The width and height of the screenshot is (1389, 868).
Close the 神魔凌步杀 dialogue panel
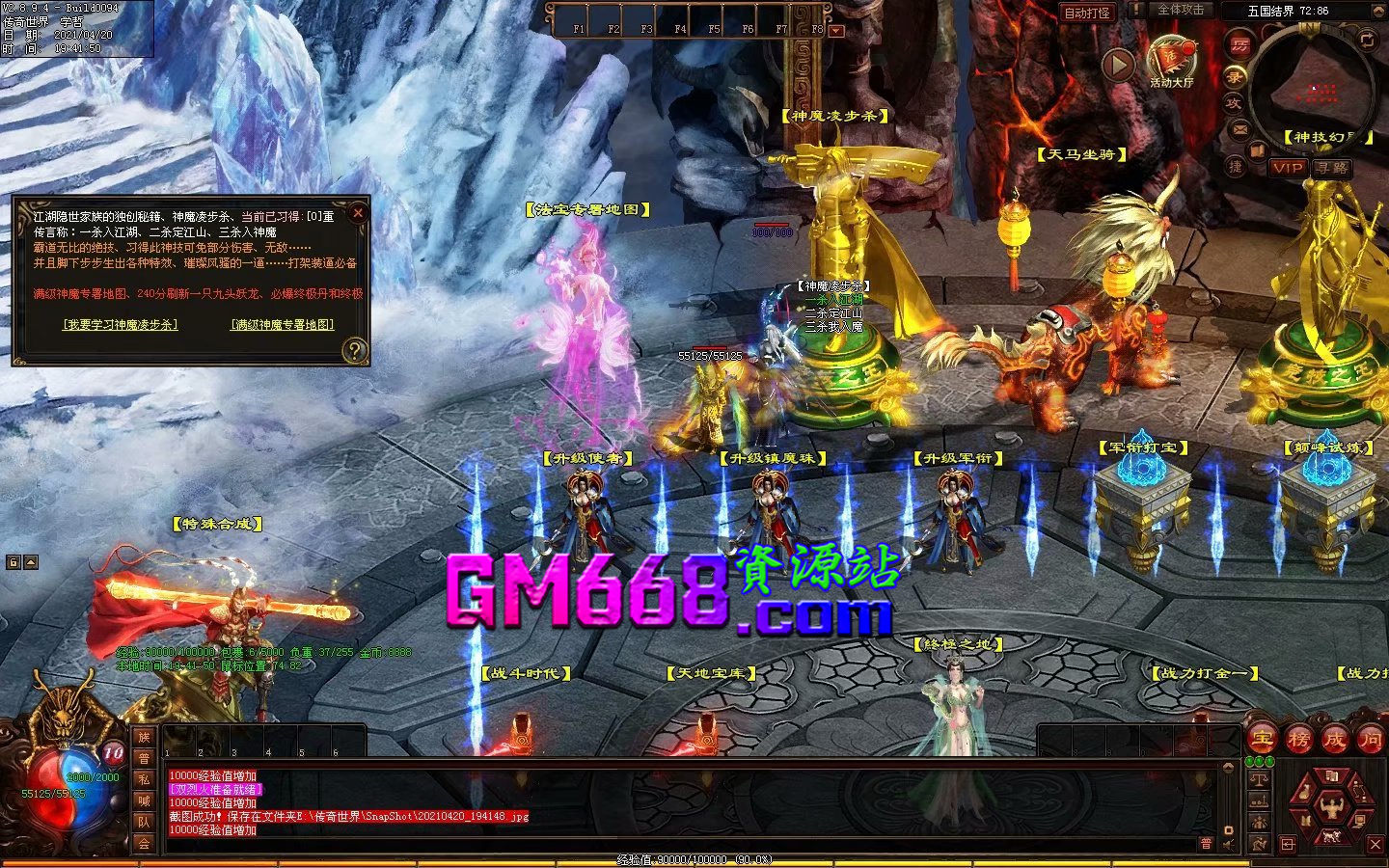(x=358, y=212)
